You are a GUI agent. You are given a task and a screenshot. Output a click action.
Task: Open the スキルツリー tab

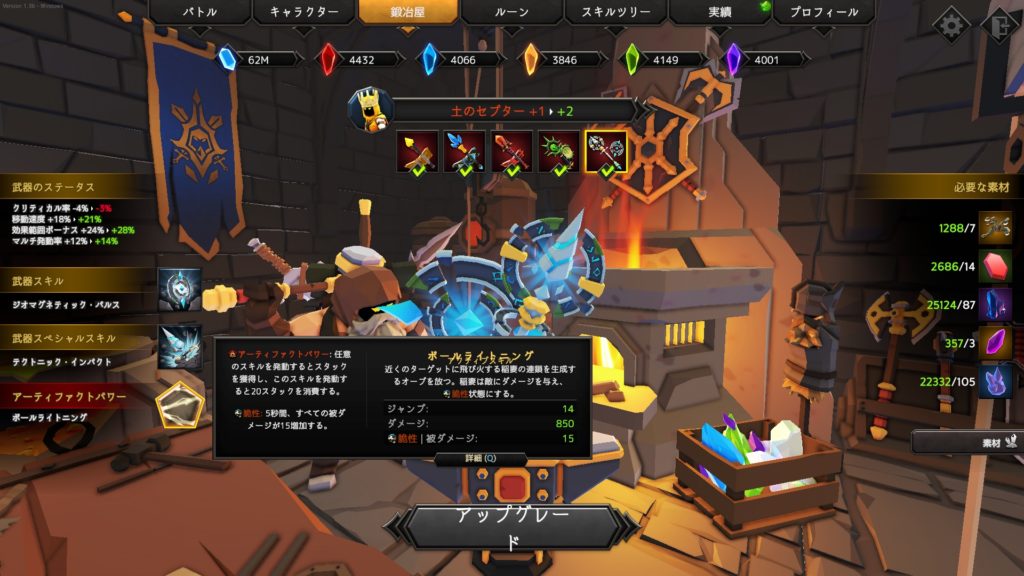point(616,13)
